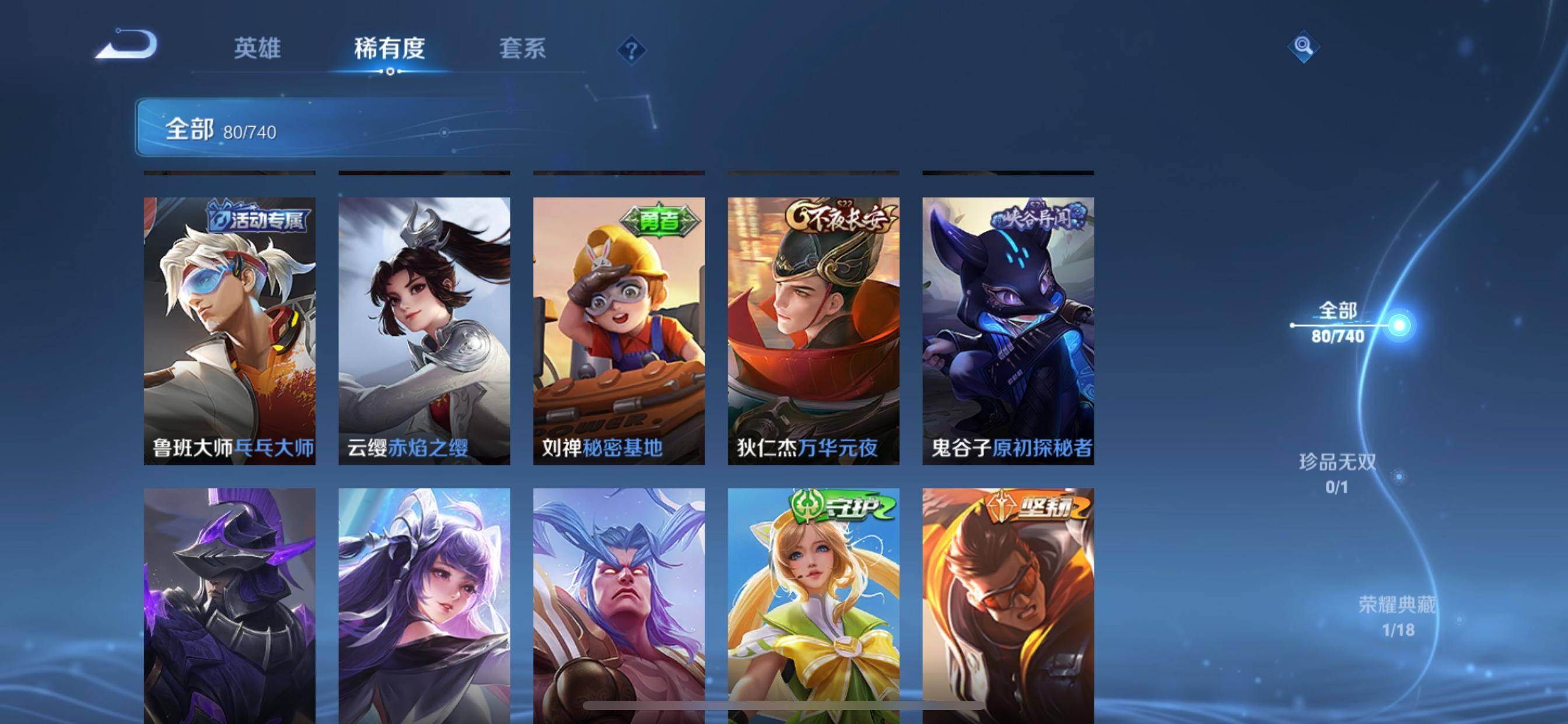Select the 全部 rarity filter node
The height and width of the screenshot is (724, 1568).
pyautogui.click(x=1338, y=322)
